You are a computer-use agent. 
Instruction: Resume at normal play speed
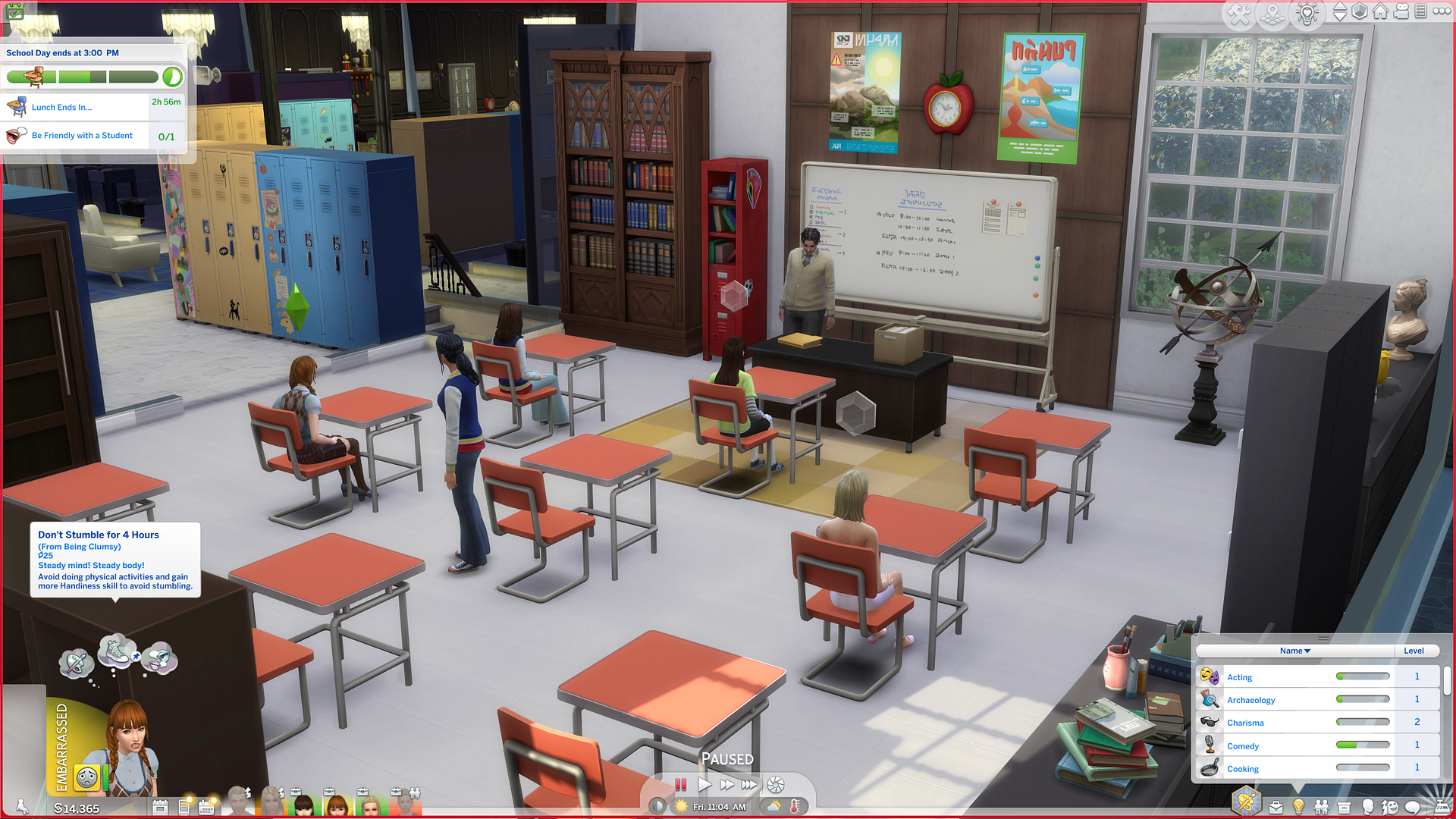[704, 785]
